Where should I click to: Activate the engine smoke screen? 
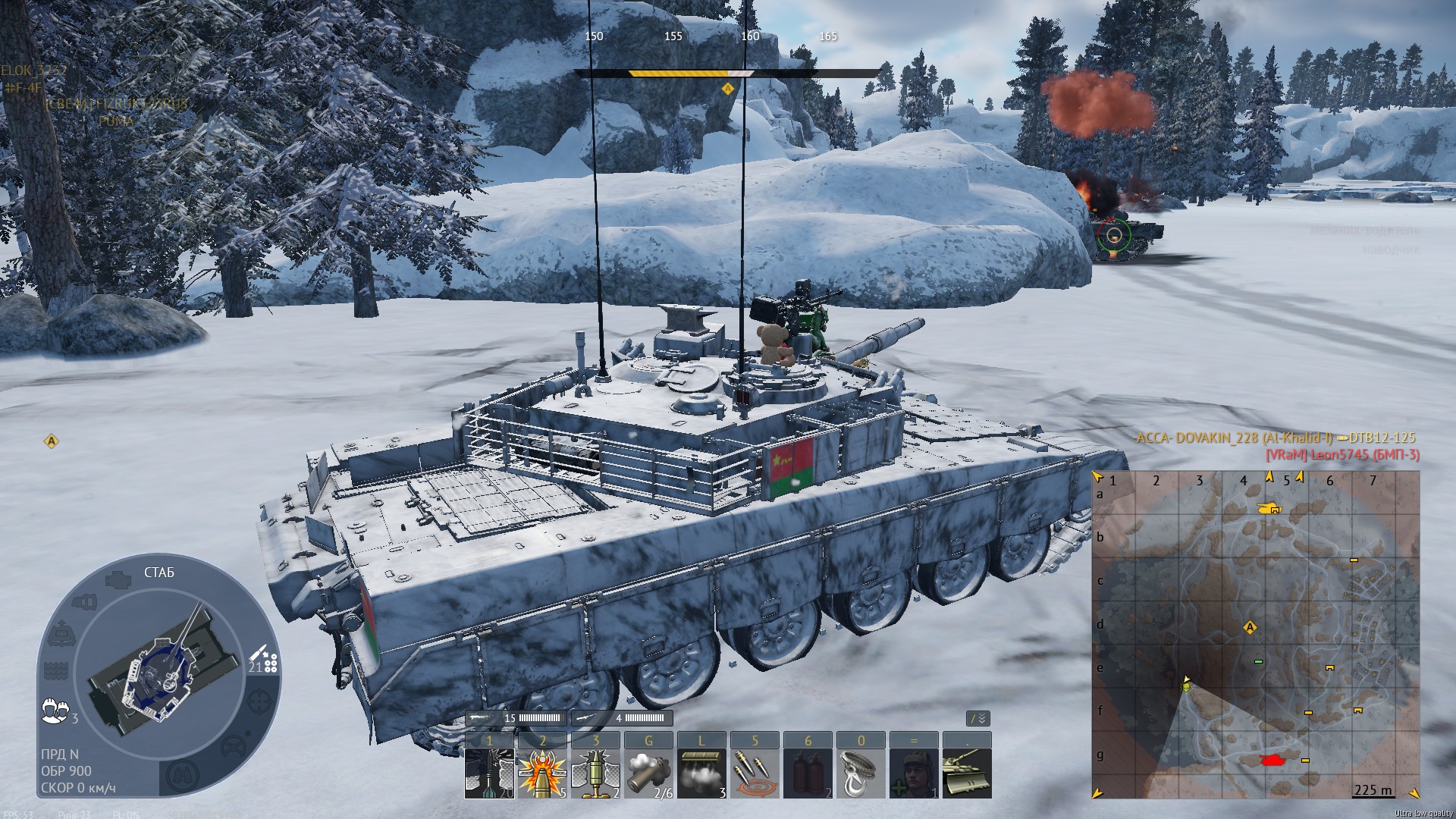tap(701, 773)
